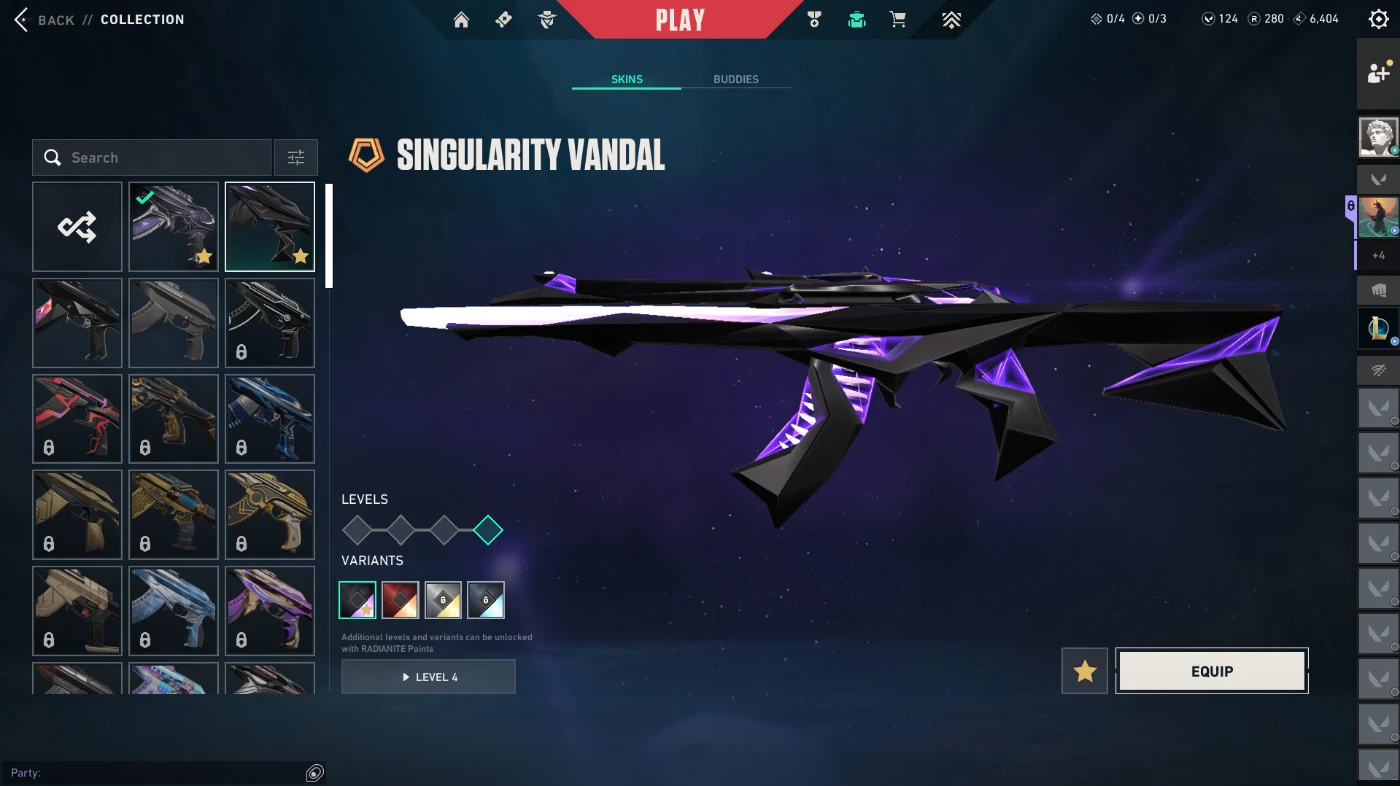Equip the Singularity Vandal
The image size is (1400, 786).
[1211, 671]
